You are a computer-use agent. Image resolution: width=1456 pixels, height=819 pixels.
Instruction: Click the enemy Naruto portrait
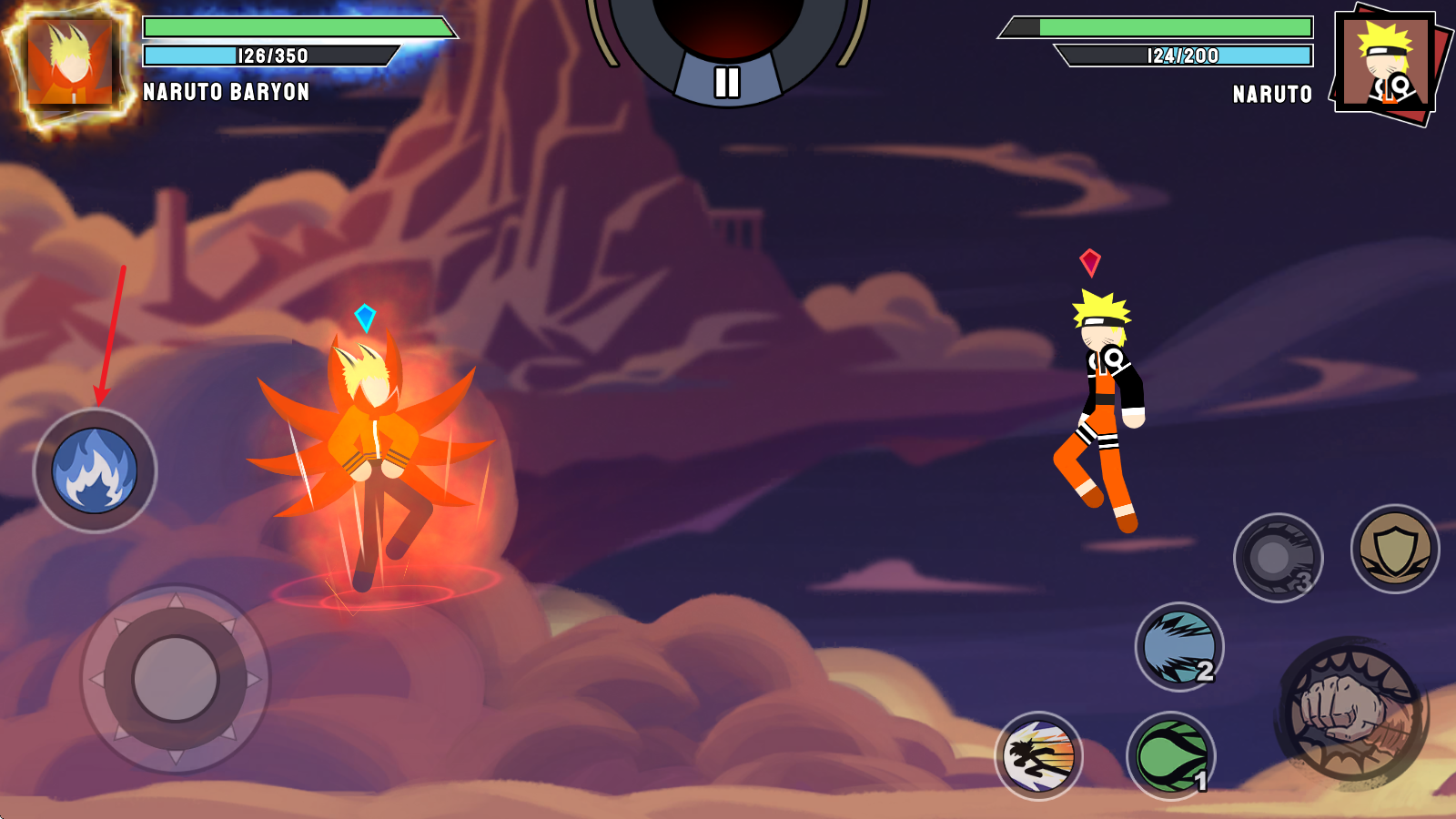tap(1385, 66)
